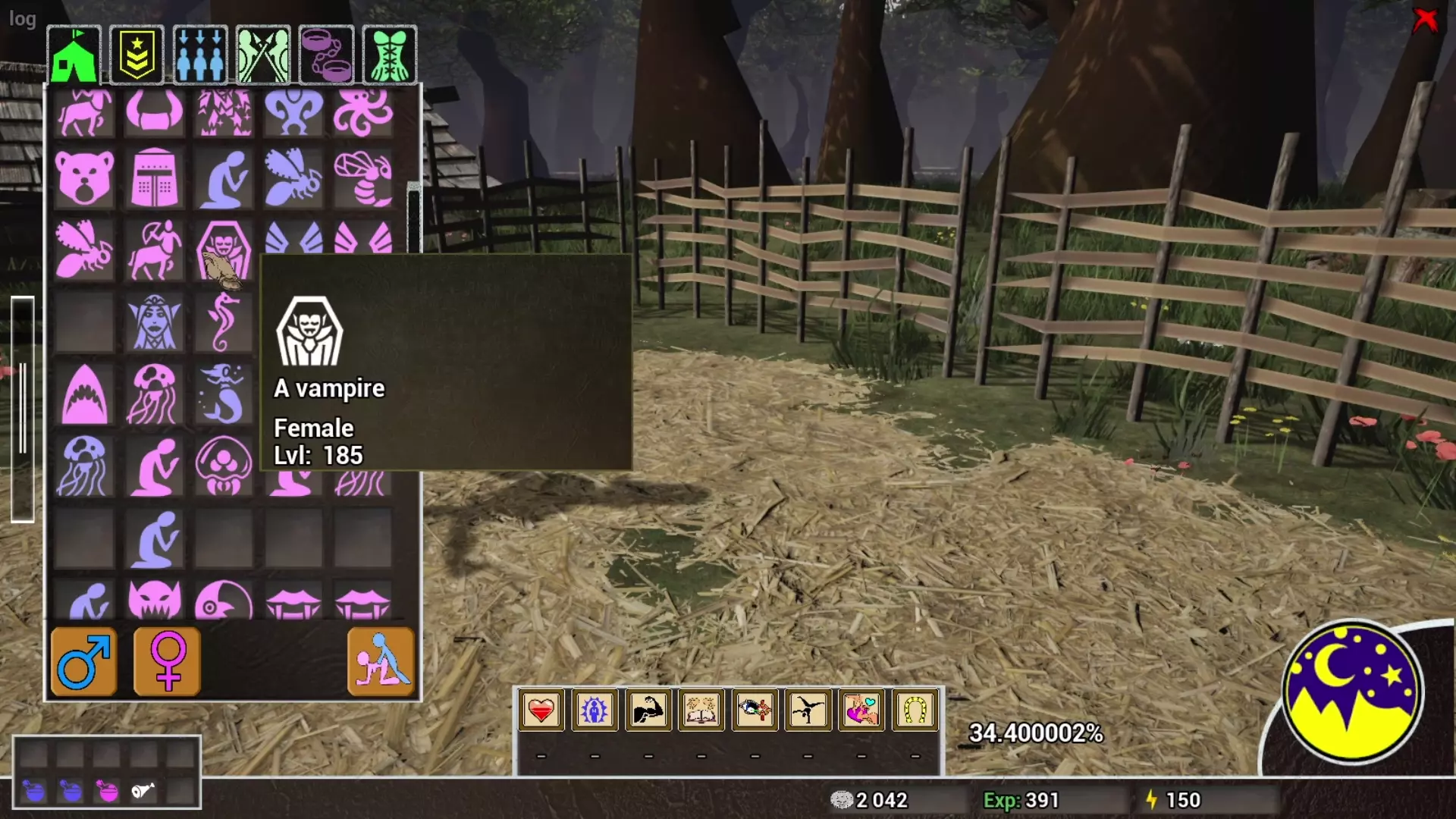This screenshot has height=819, width=1456.
Task: Open the log in the corner
Action: pyautogui.click(x=22, y=18)
